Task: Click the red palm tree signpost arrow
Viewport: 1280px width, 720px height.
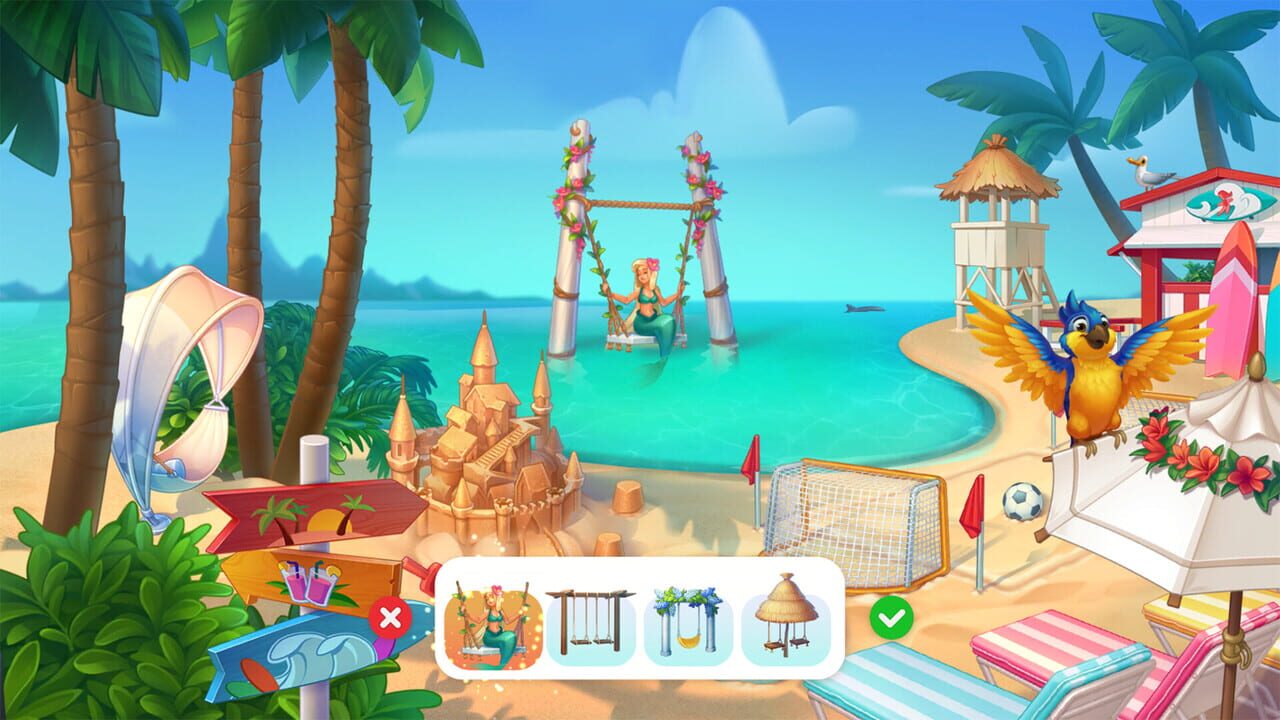Action: click(x=310, y=512)
